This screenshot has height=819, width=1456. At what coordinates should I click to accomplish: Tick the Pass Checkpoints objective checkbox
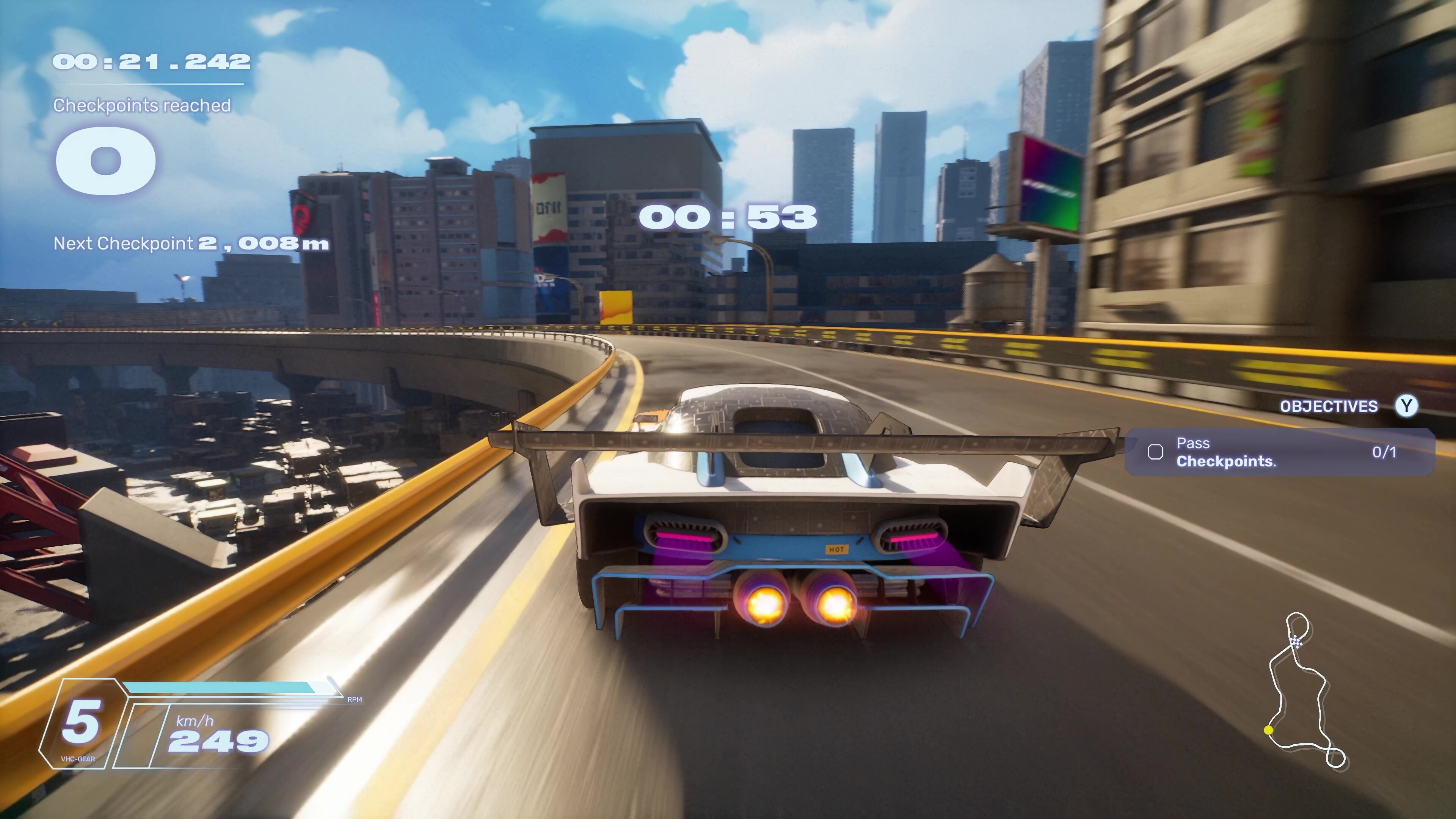pos(1155,452)
